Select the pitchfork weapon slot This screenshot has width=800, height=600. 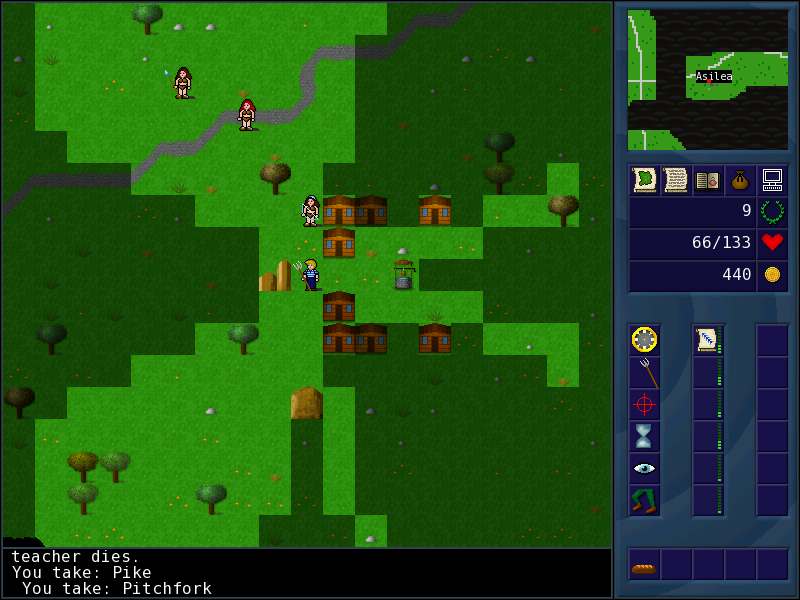(x=644, y=372)
